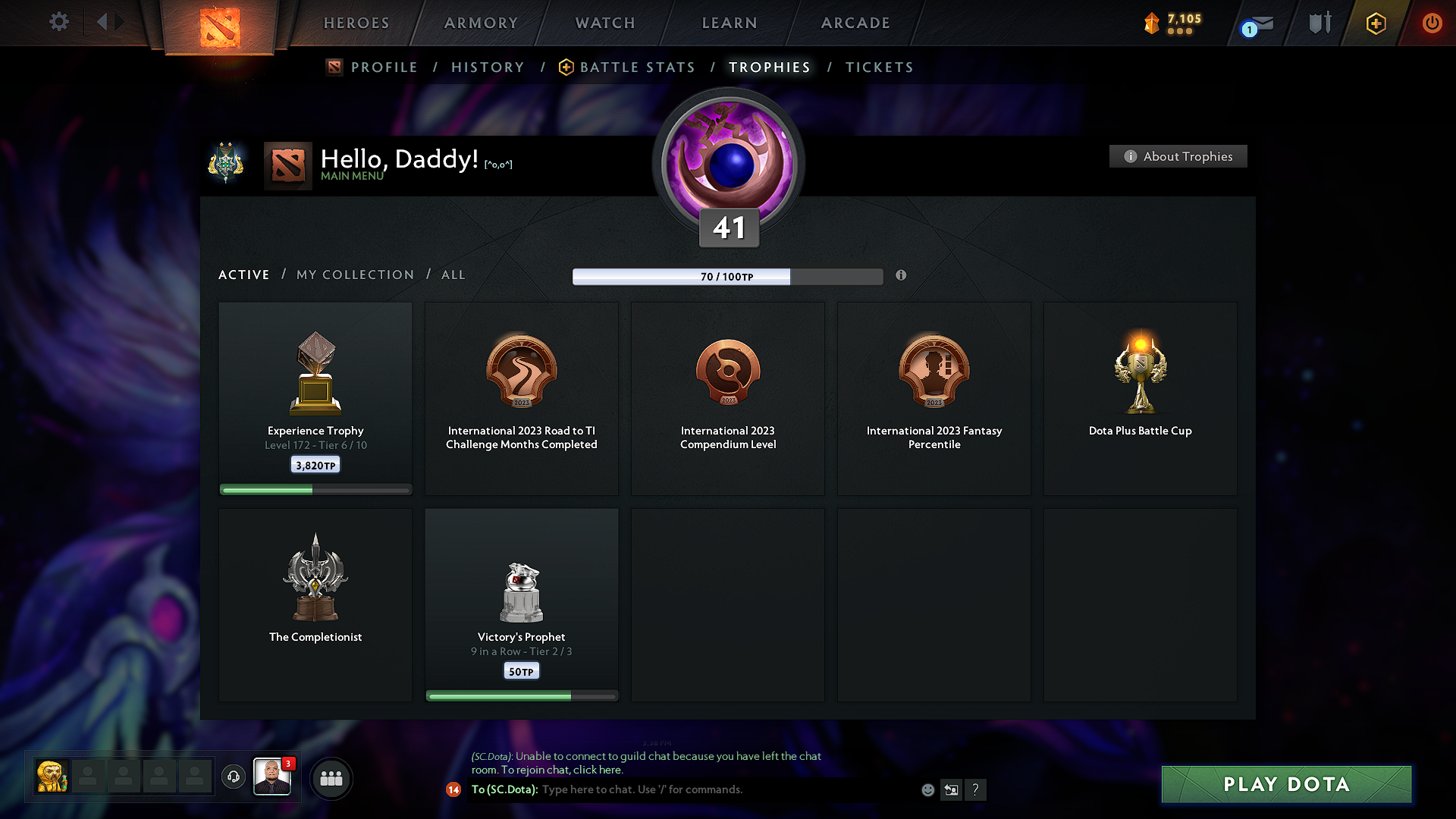Click the PLAY DOTA button

[1285, 784]
